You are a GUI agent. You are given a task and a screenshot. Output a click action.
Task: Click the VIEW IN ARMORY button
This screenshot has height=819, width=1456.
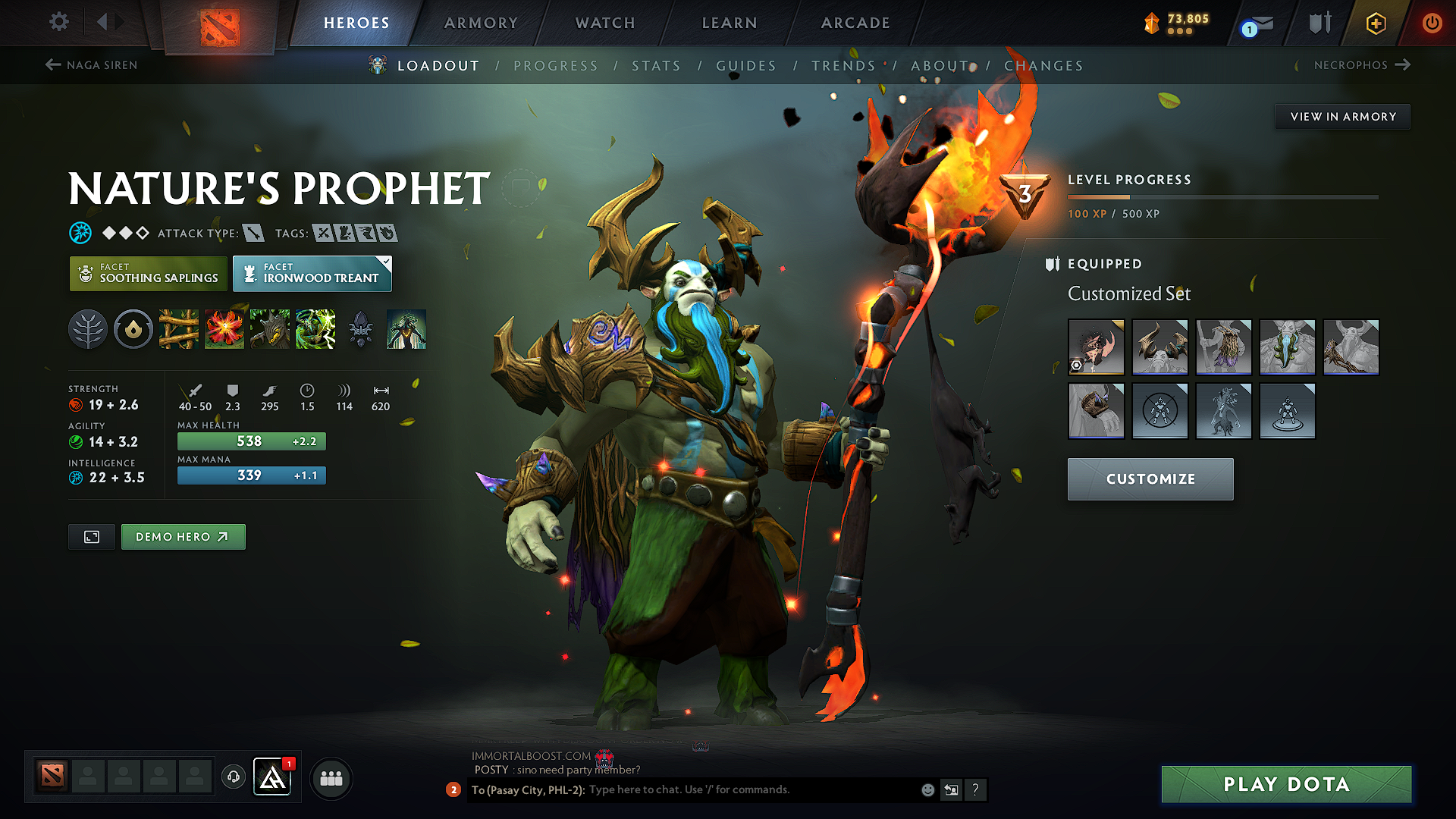pyautogui.click(x=1341, y=116)
